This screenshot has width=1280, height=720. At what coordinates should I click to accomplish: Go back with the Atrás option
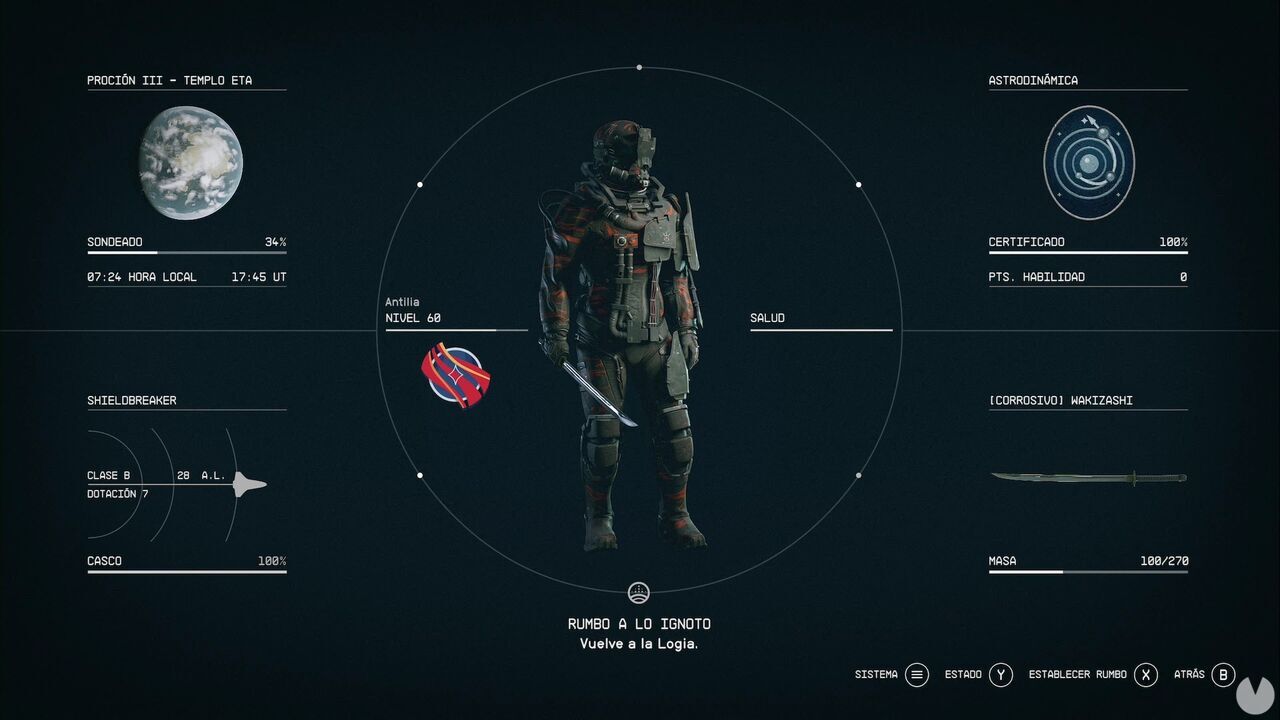click(1223, 675)
